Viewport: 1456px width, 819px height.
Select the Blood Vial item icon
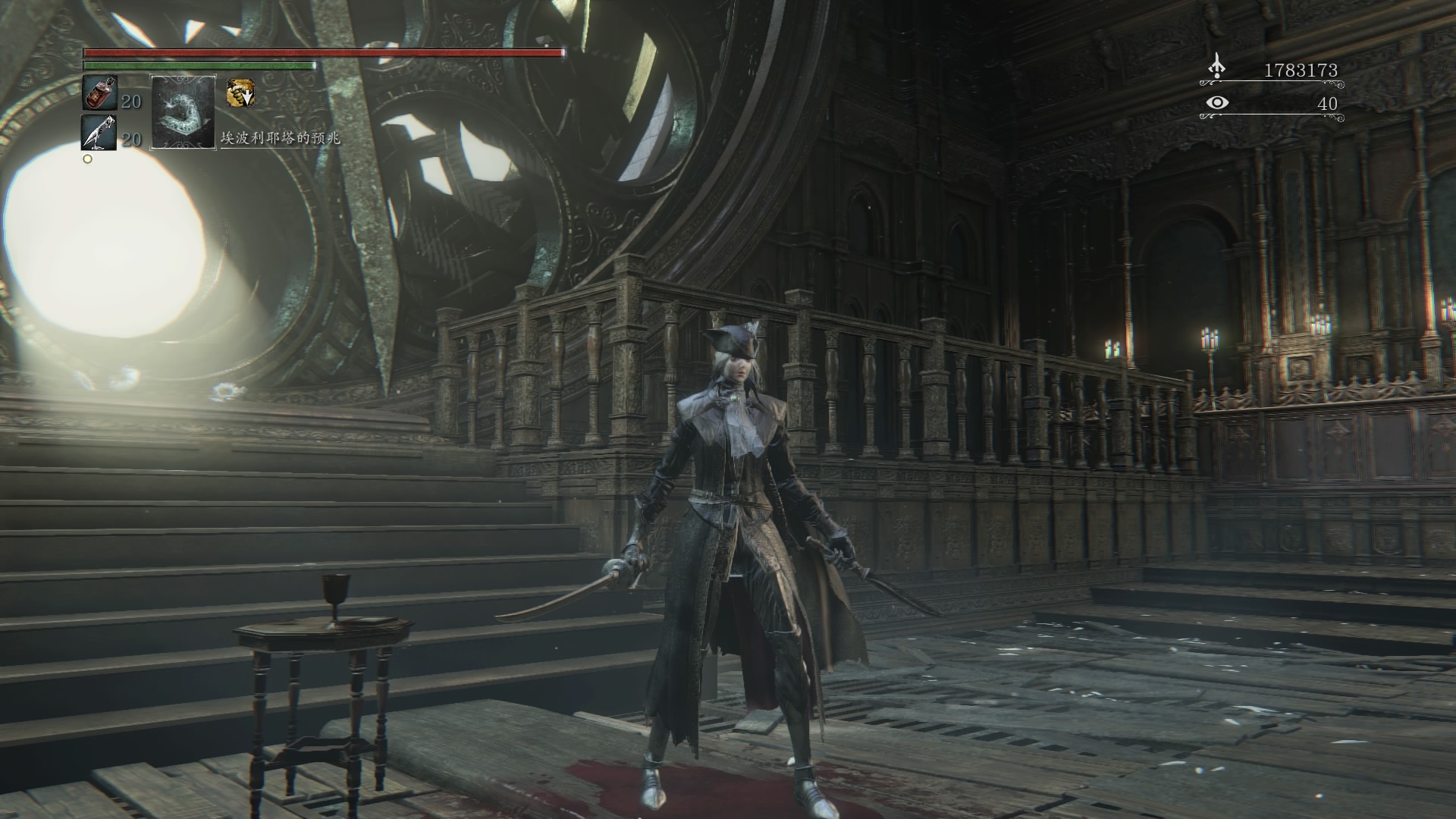[99, 93]
